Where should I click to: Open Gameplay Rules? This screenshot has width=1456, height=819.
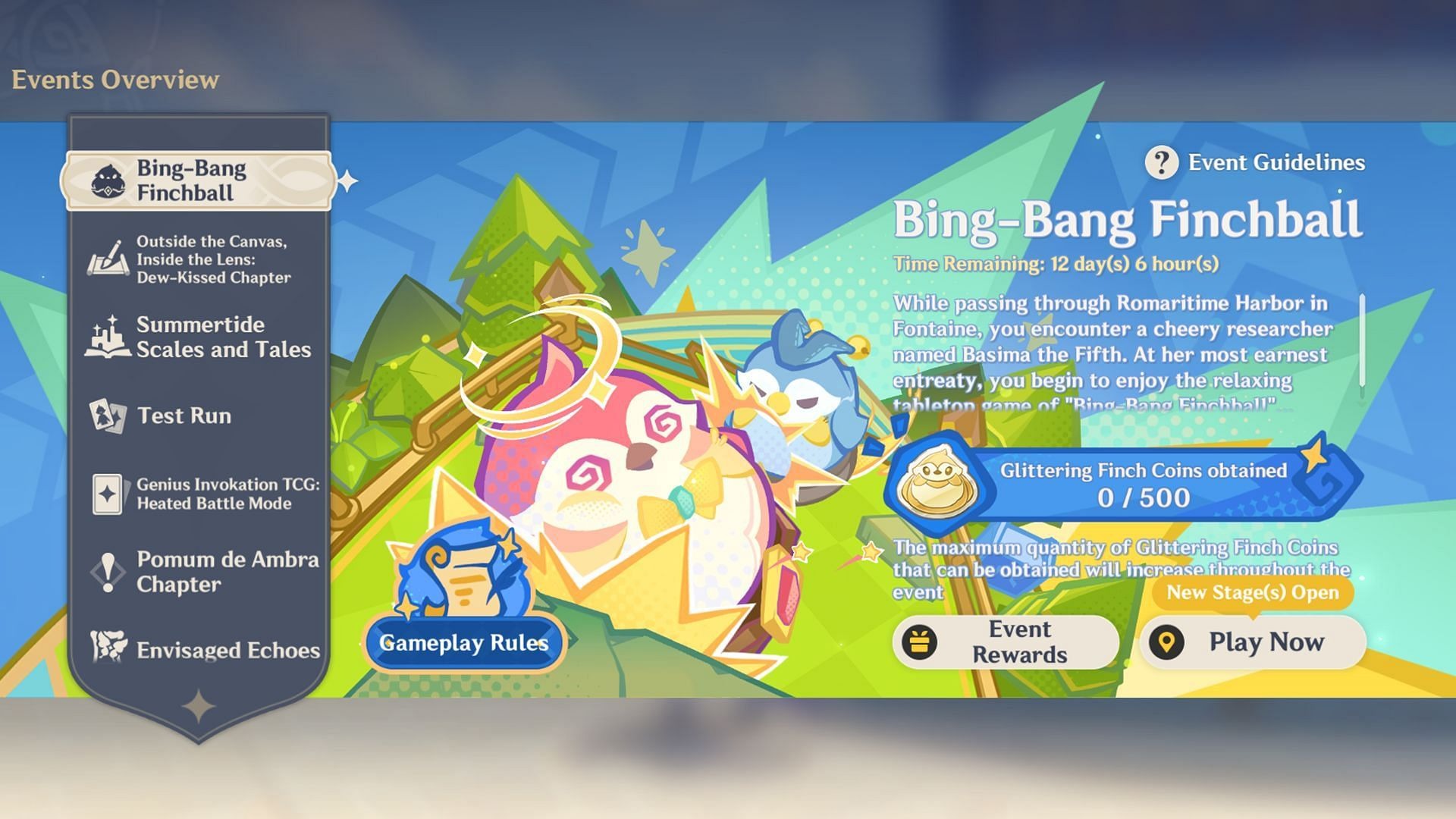(464, 643)
